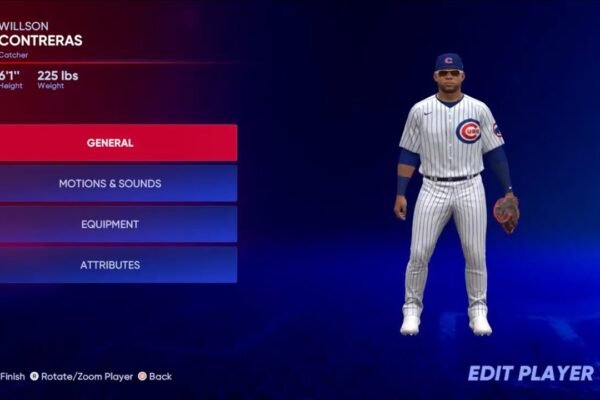Screen dimensions: 600x400
Task: Open the General player settings
Action: pyautogui.click(x=110, y=143)
